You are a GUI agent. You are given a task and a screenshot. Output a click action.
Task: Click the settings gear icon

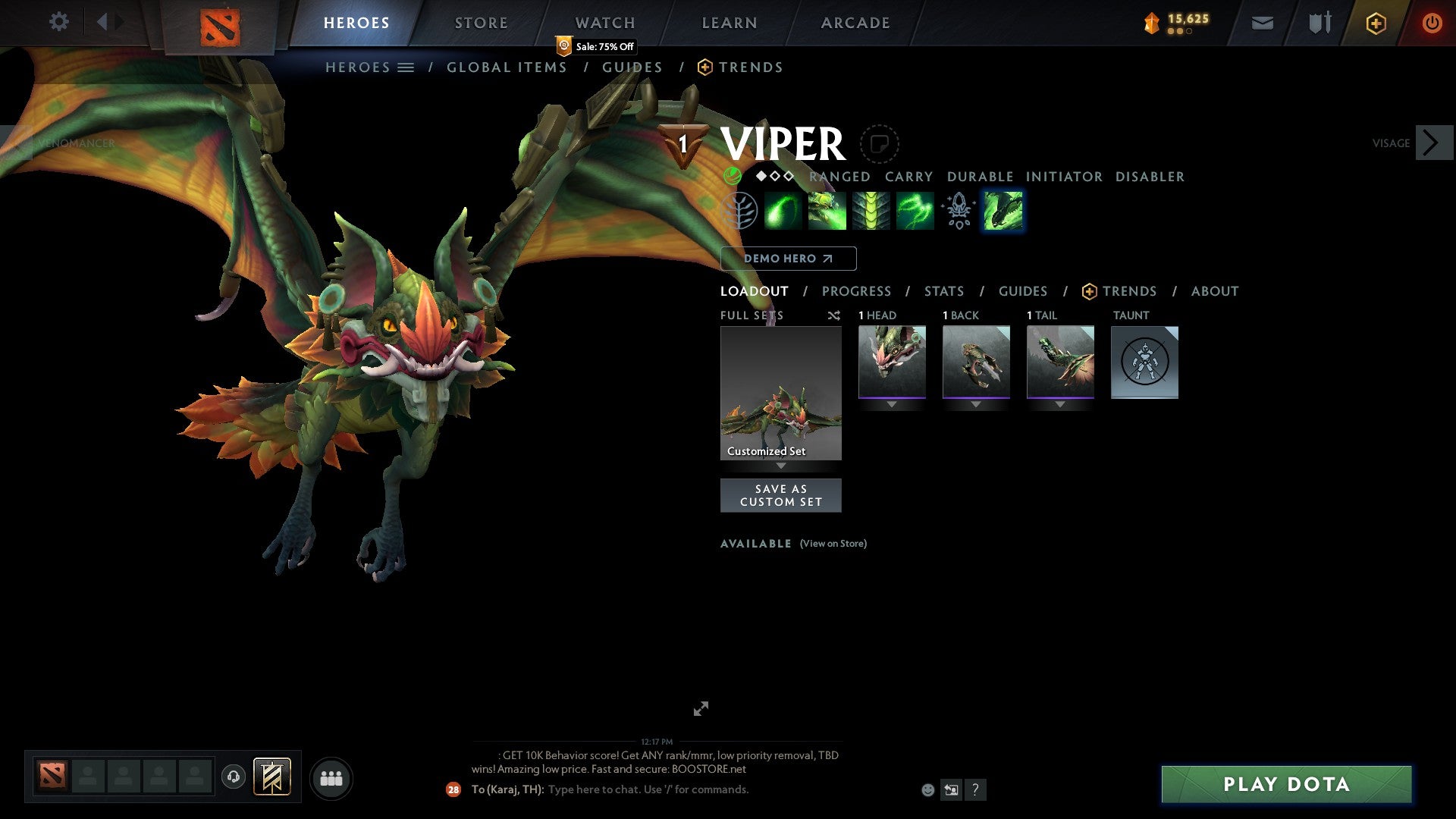coord(59,21)
